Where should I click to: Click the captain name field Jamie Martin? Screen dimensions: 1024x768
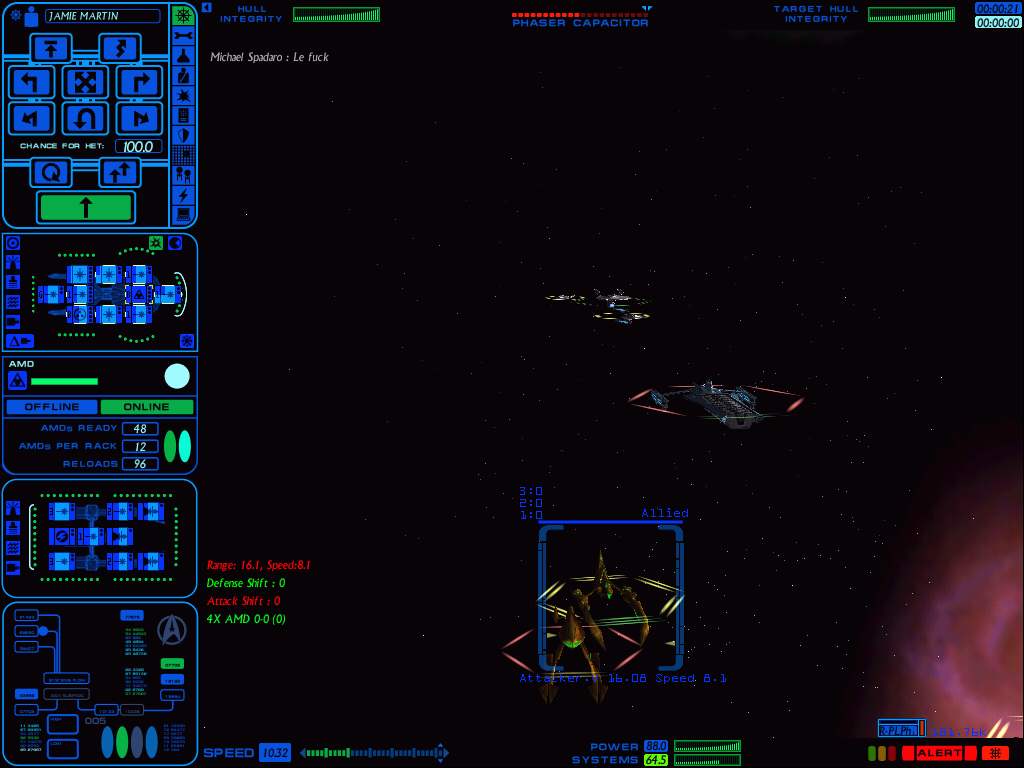103,16
